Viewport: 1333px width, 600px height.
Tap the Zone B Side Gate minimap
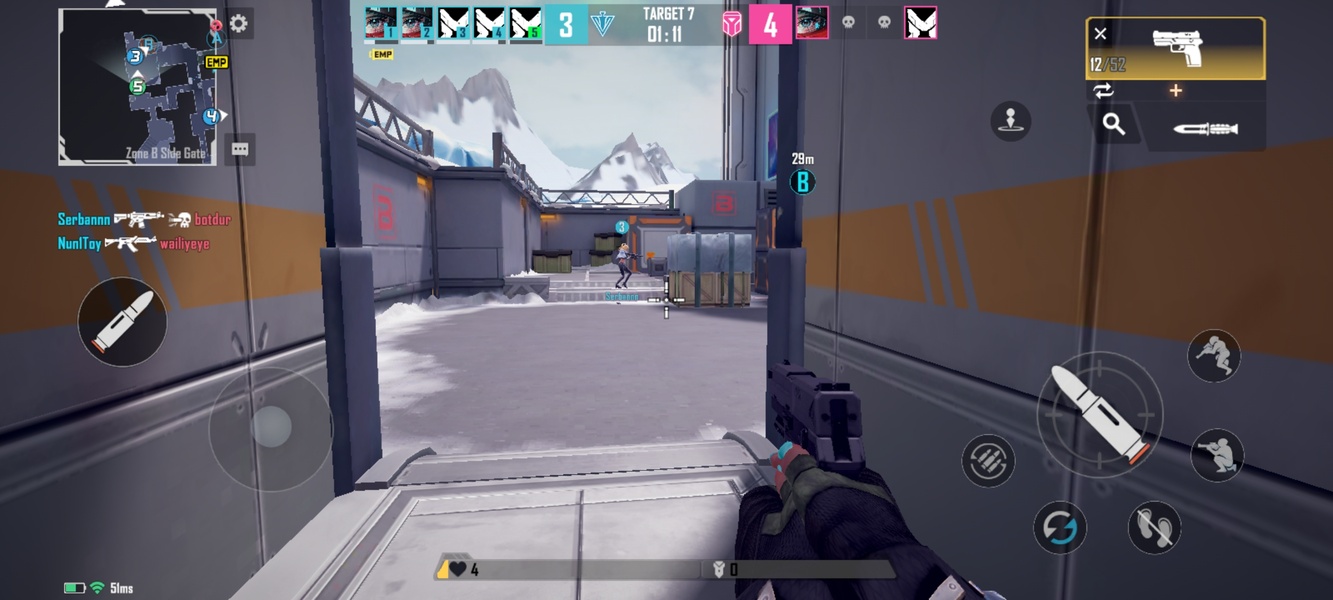pyautogui.click(x=137, y=87)
